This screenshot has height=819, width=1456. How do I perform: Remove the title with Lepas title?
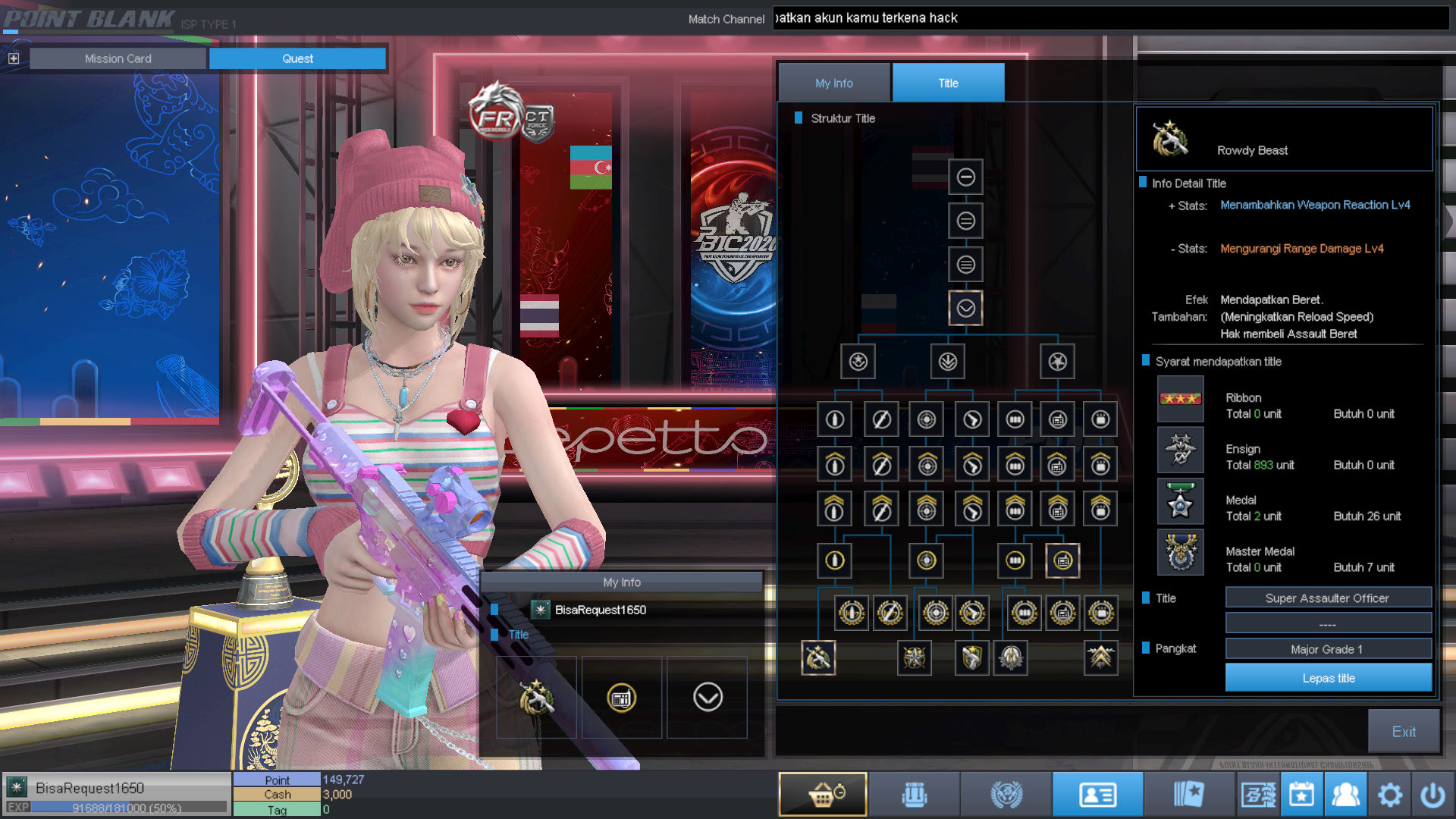pos(1328,678)
